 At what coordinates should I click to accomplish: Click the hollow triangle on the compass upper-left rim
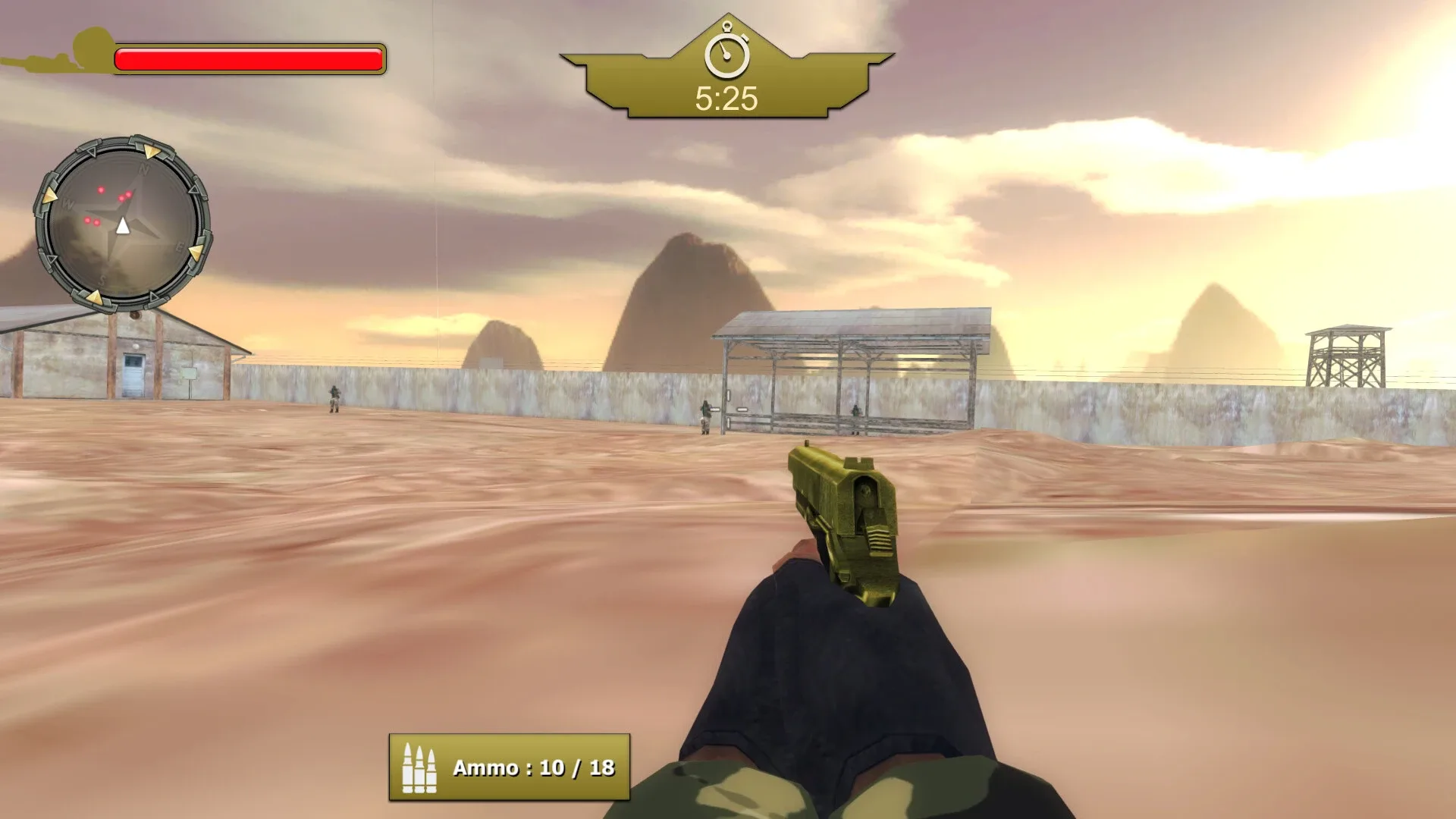(x=93, y=152)
